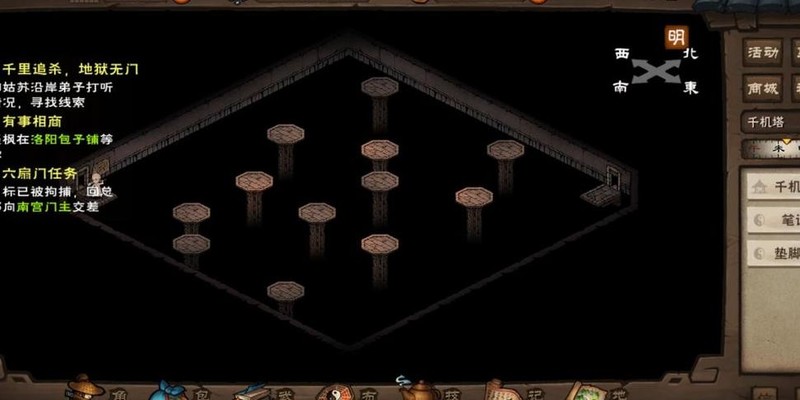Image resolution: width=800 pixels, height=400 pixels.
Task: Open the teapot skills menu
Action: pos(416,388)
